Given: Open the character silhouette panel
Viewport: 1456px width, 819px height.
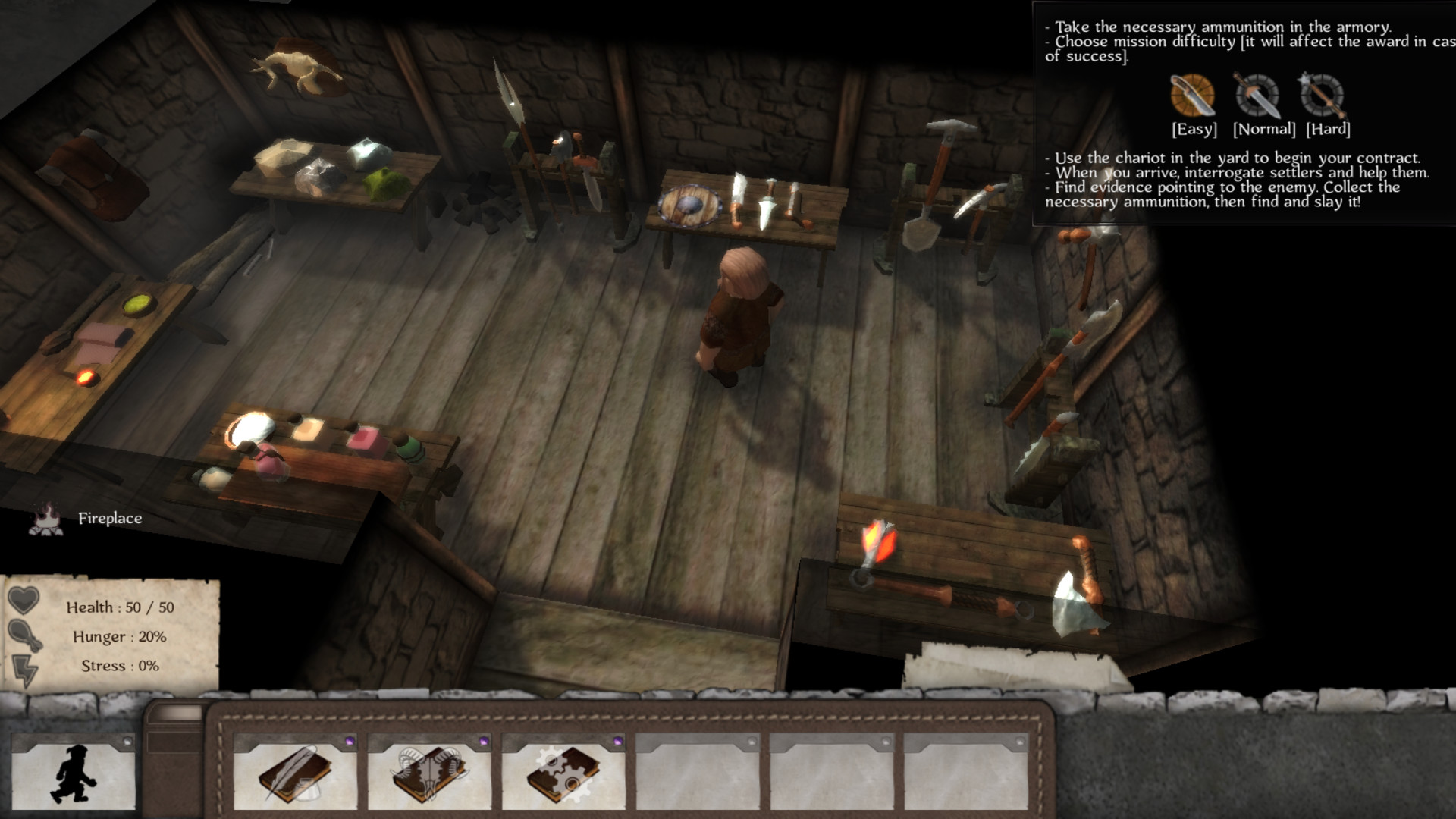Looking at the screenshot, I should (74, 773).
